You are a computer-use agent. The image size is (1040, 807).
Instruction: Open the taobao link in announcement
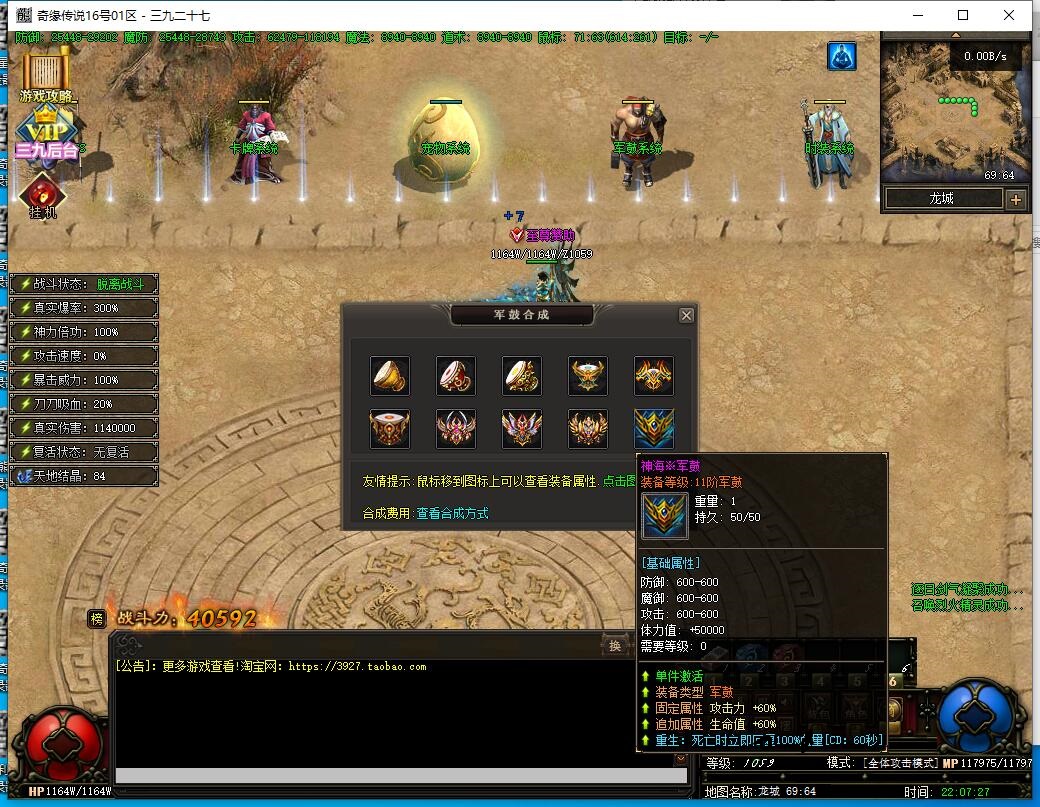pyautogui.click(x=357, y=666)
